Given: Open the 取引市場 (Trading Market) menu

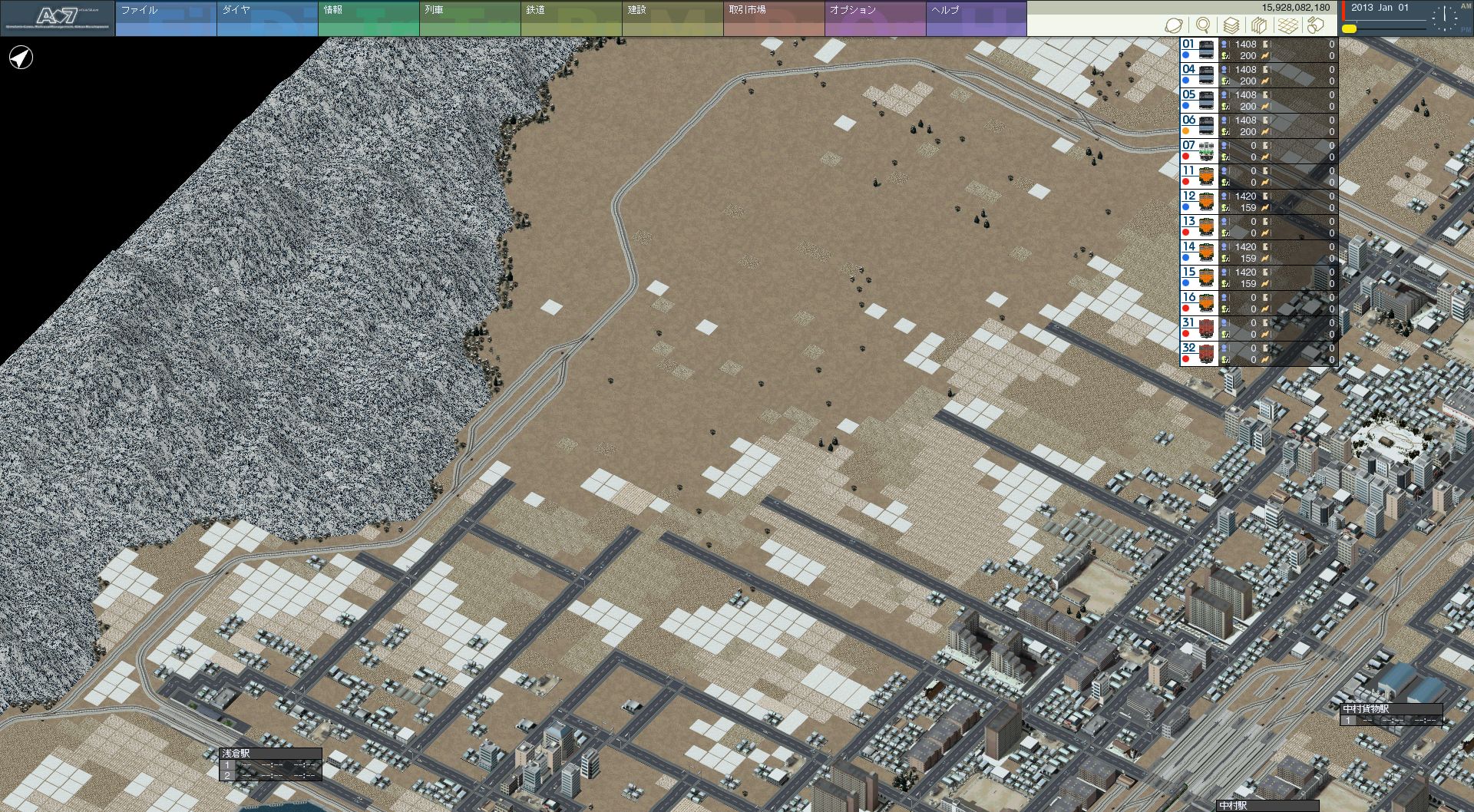Looking at the screenshot, I should (x=773, y=18).
